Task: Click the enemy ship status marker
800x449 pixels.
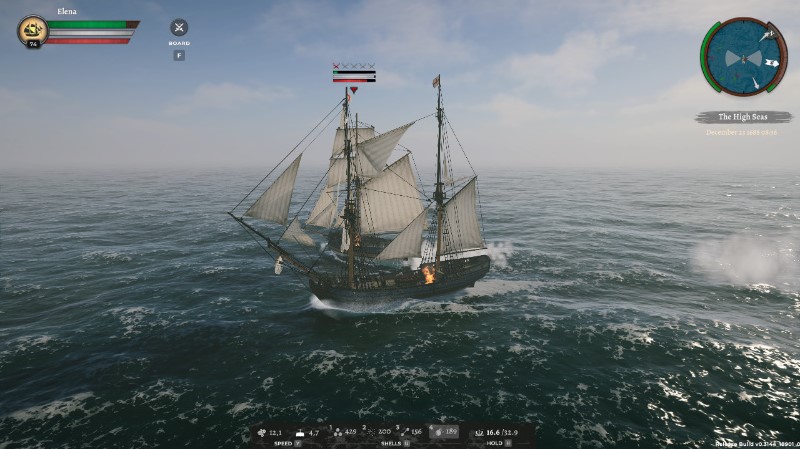Action: pos(354,73)
